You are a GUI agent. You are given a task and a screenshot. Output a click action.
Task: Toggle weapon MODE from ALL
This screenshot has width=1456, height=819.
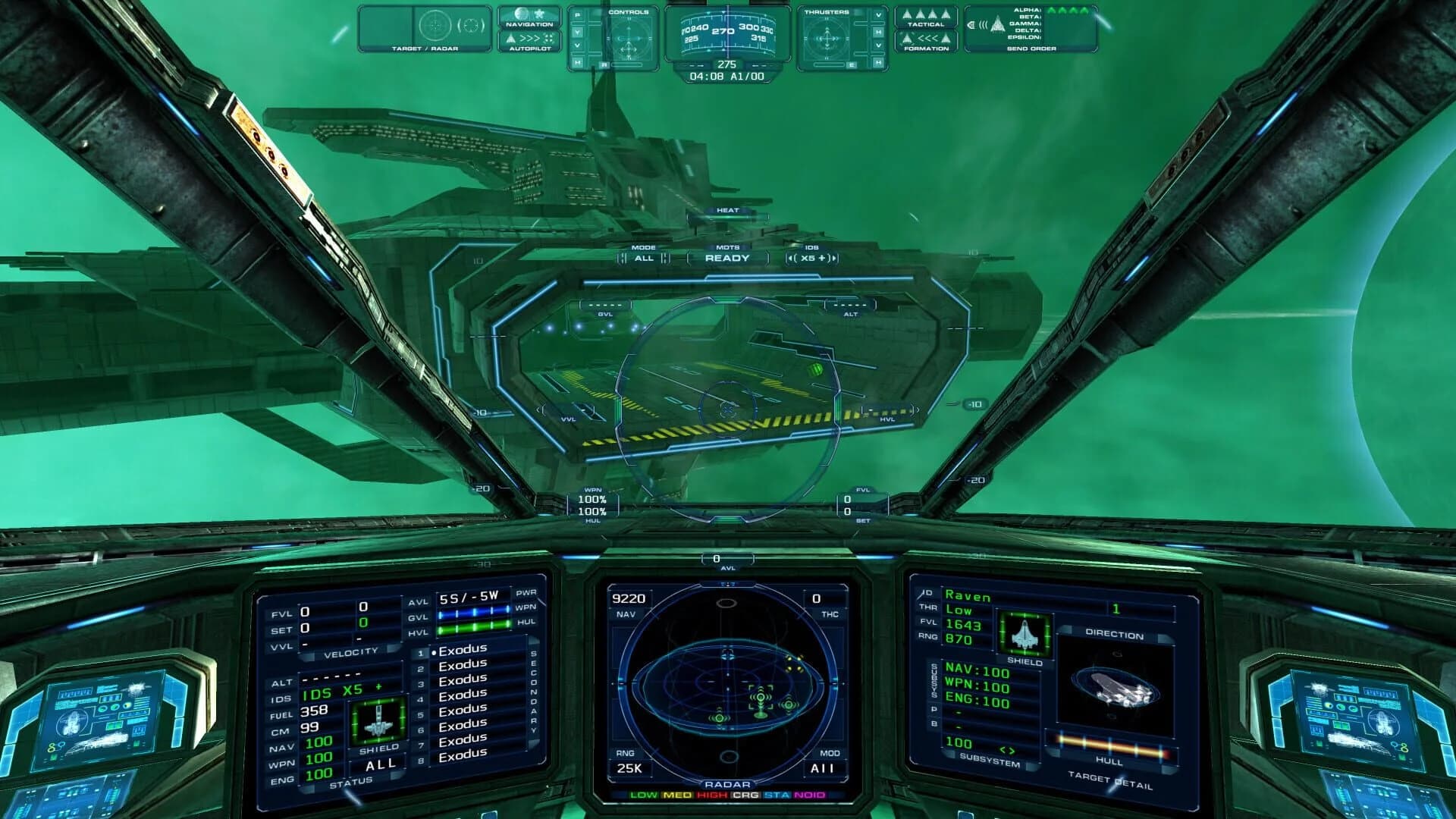click(644, 258)
